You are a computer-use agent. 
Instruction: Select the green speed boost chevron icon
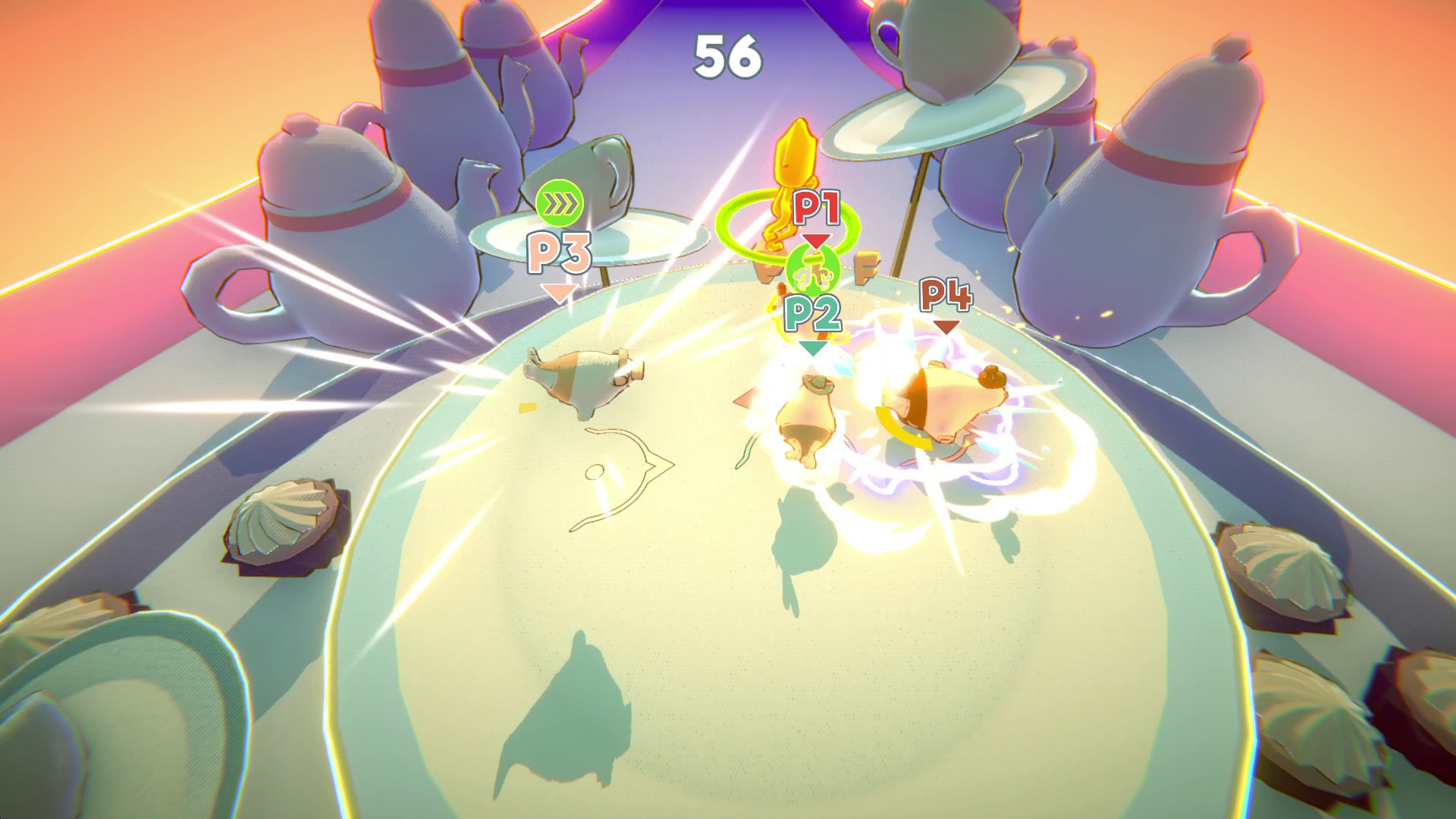tap(558, 202)
